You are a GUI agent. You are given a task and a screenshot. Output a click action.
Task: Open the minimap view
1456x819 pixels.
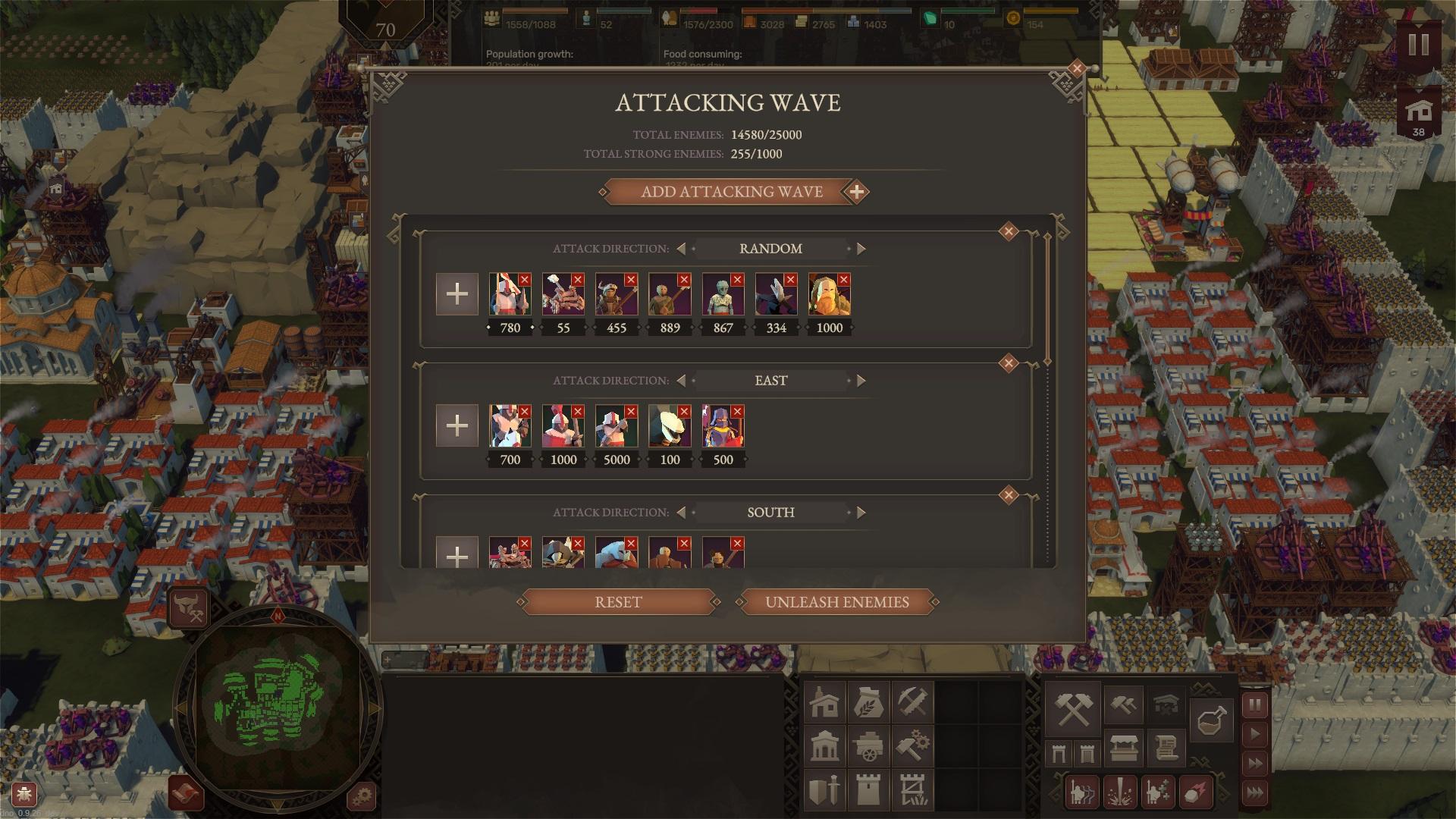coord(278,707)
